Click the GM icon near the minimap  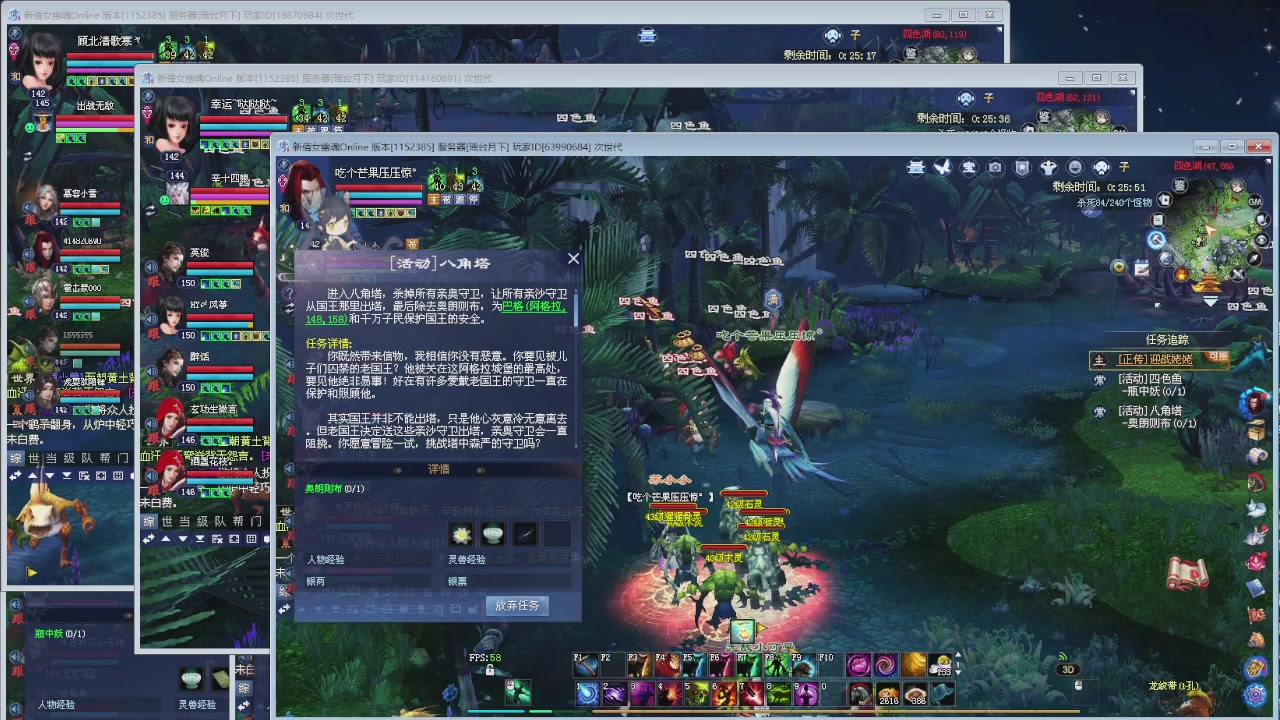1254,202
